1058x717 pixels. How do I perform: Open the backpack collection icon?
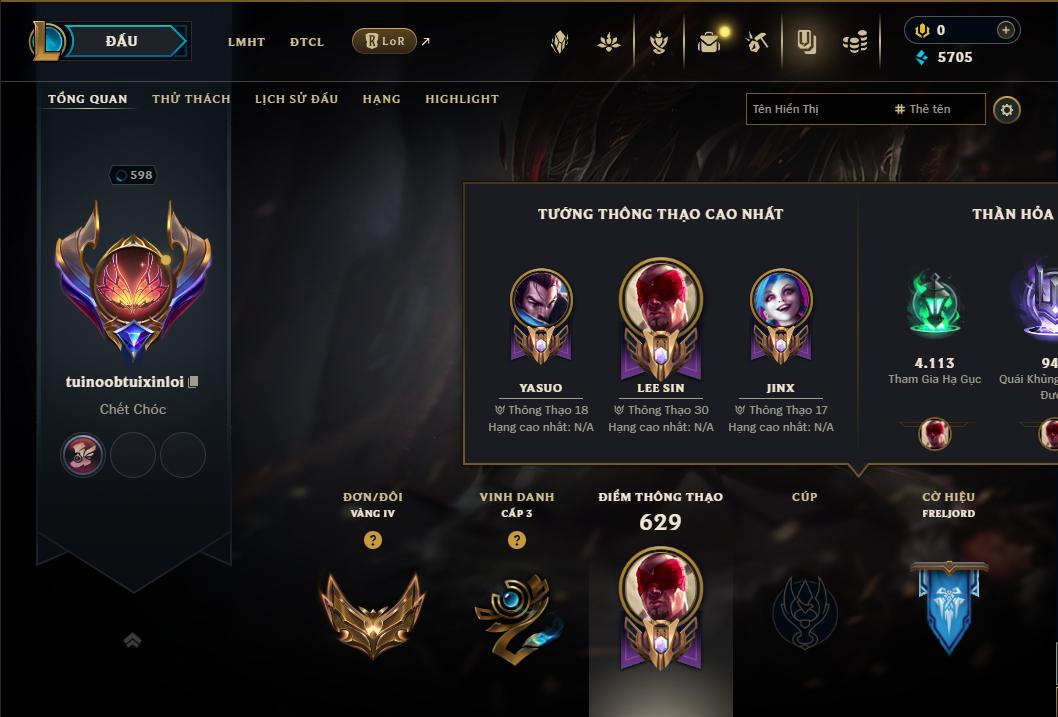coord(709,42)
